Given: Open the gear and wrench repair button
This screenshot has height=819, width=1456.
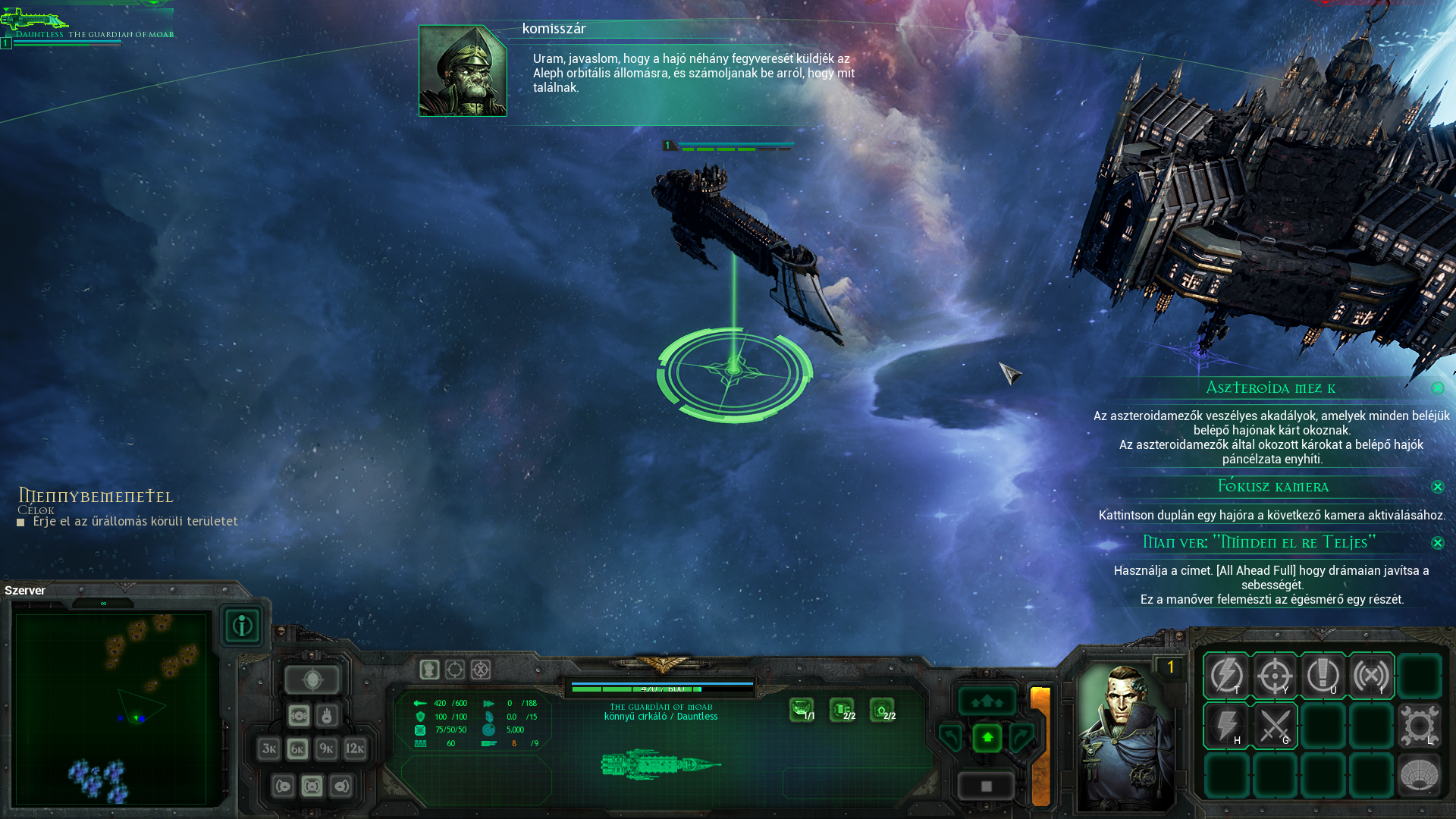Looking at the screenshot, I should [x=1419, y=726].
